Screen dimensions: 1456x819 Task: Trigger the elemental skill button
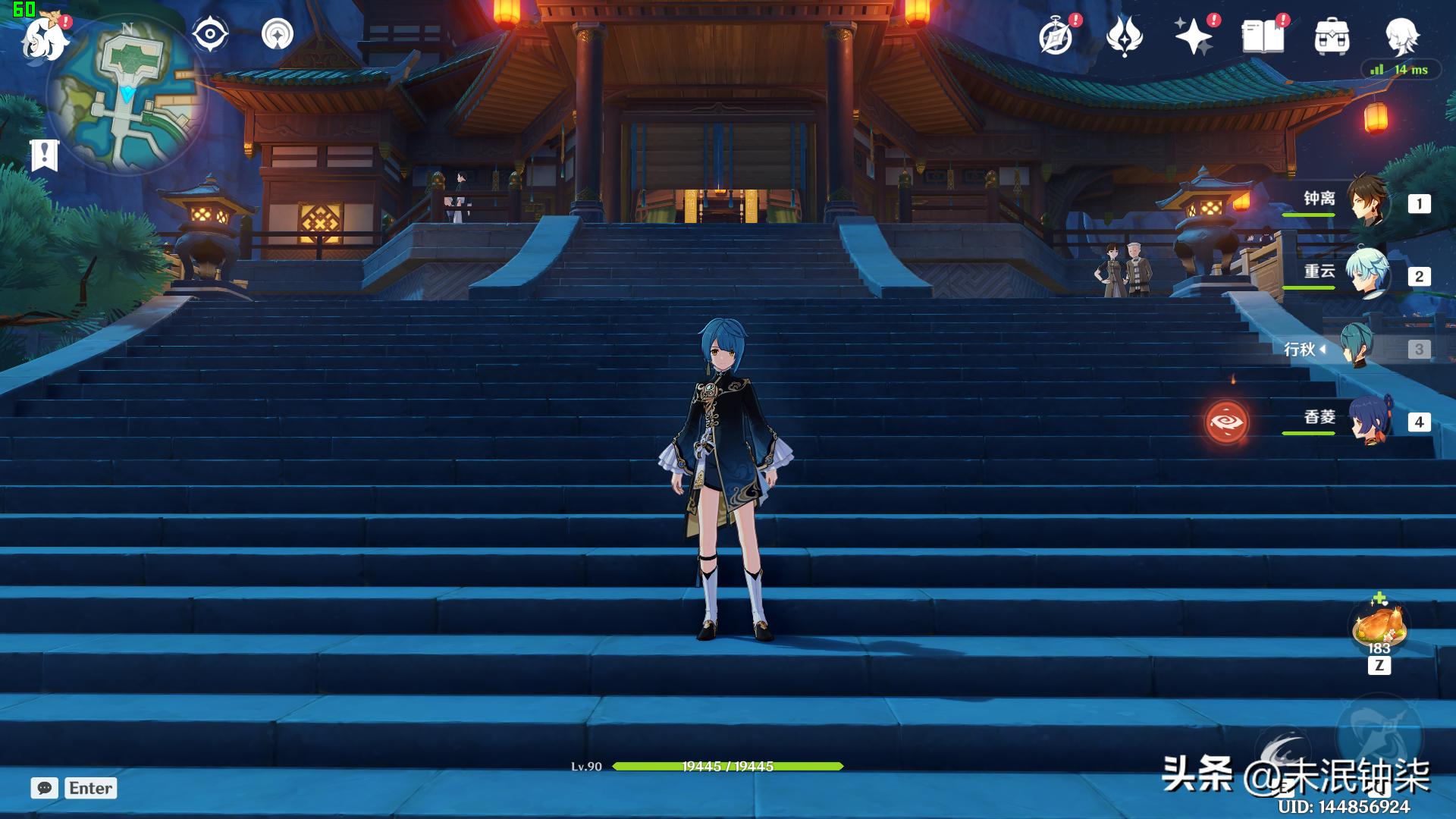click(x=1282, y=751)
